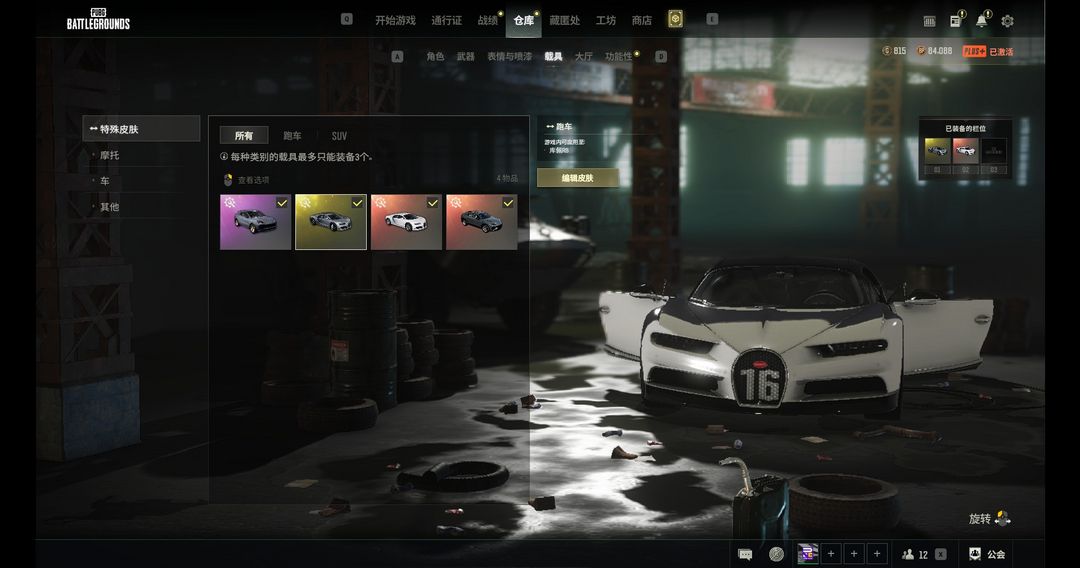Open the chat bubble icon
This screenshot has width=1080, height=568.
coord(745,554)
